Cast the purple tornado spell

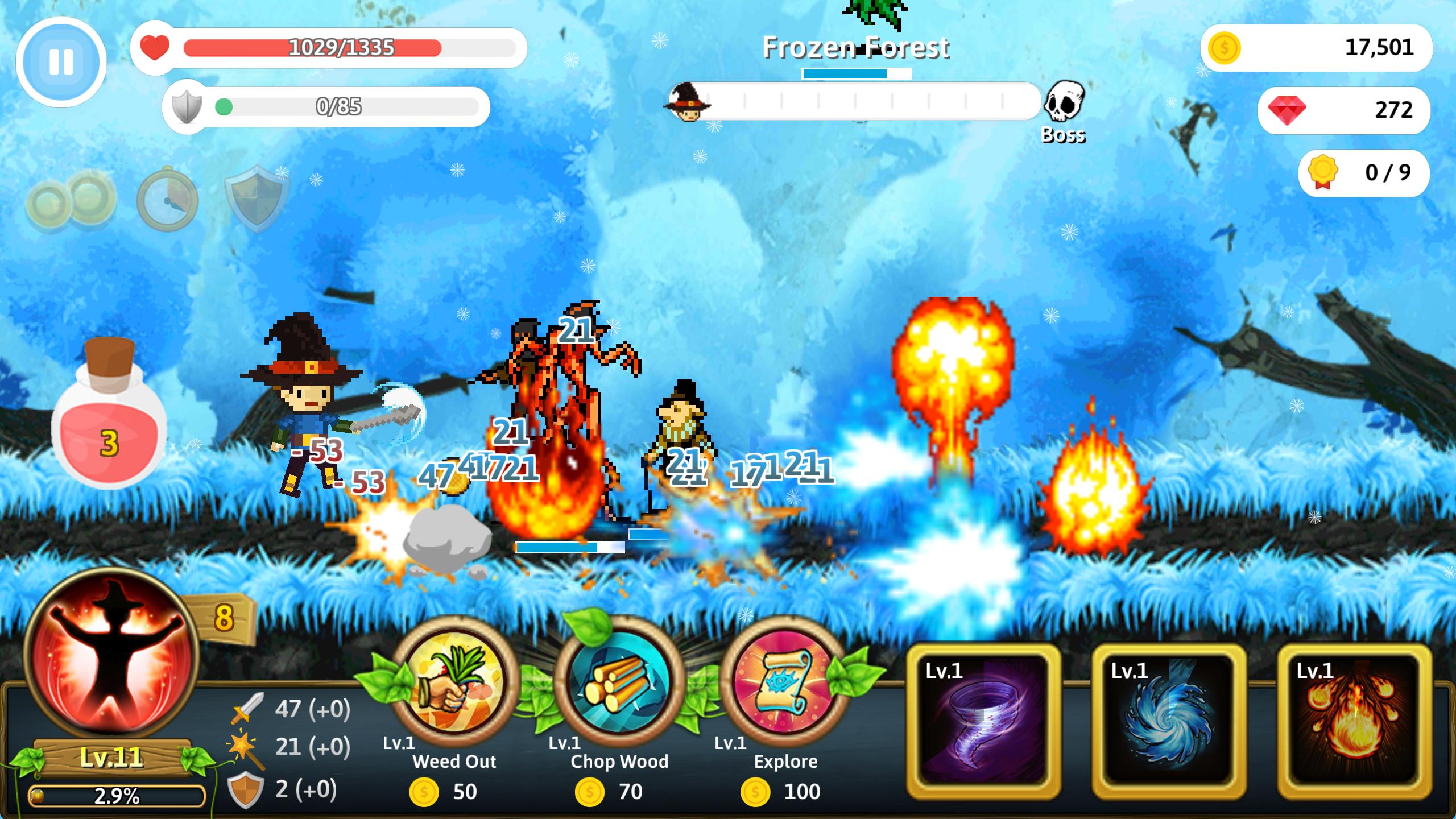[x=984, y=721]
